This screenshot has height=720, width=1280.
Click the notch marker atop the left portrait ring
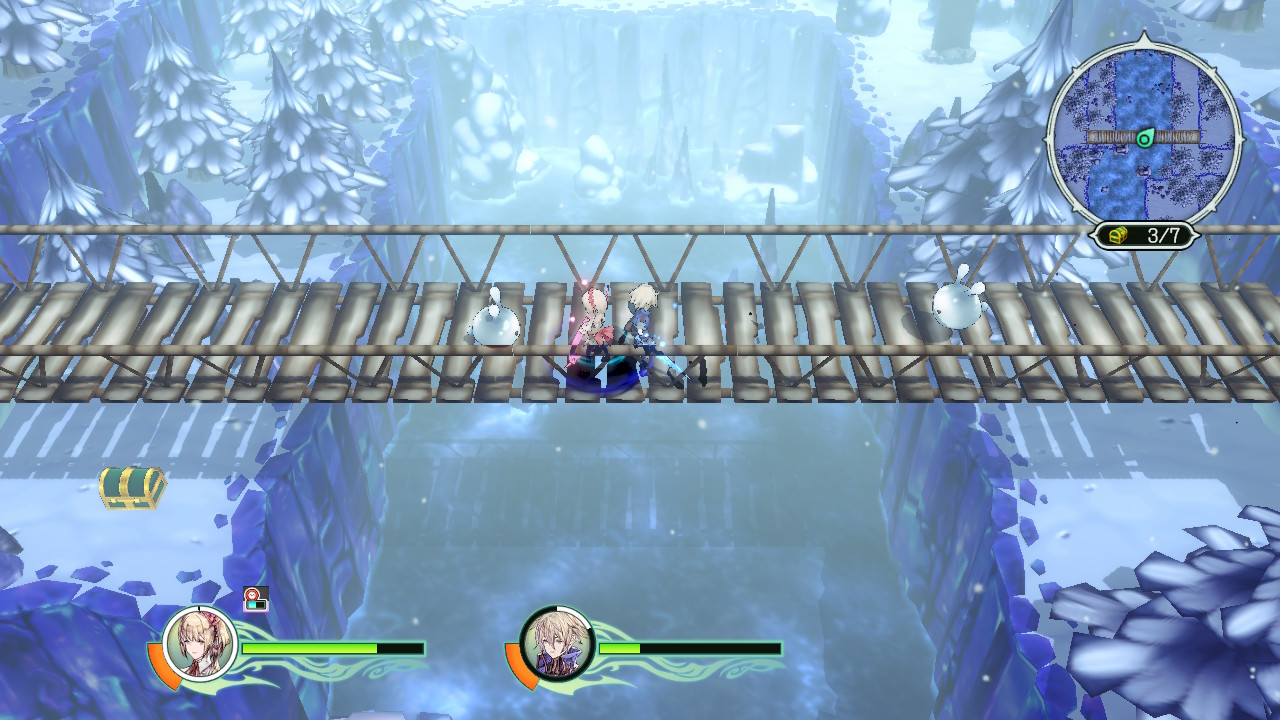198,609
